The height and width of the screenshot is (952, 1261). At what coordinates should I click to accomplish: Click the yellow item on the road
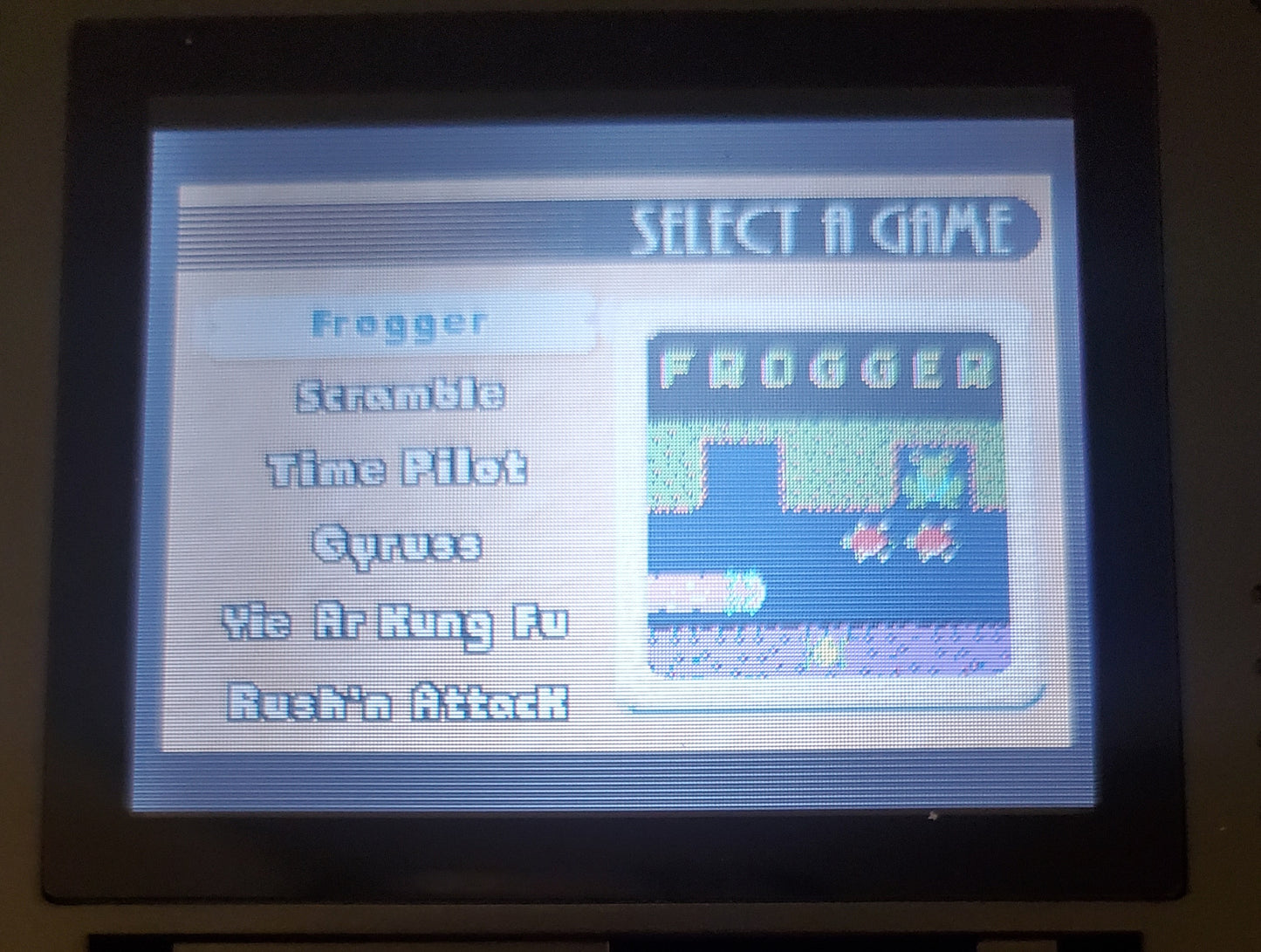tap(825, 650)
